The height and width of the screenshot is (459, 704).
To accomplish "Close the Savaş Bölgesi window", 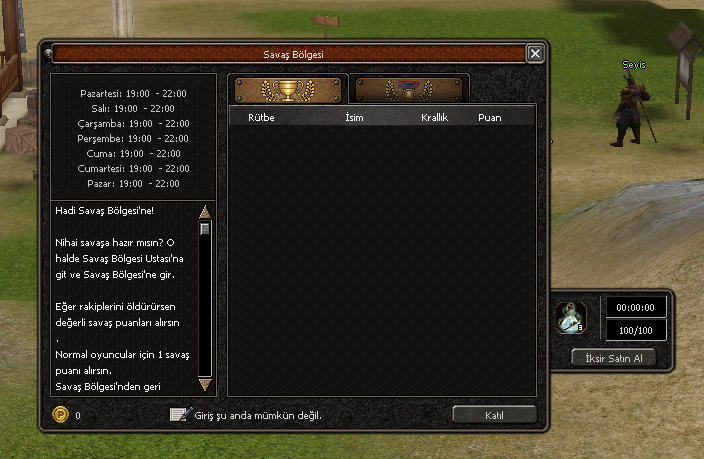I will 535,54.
